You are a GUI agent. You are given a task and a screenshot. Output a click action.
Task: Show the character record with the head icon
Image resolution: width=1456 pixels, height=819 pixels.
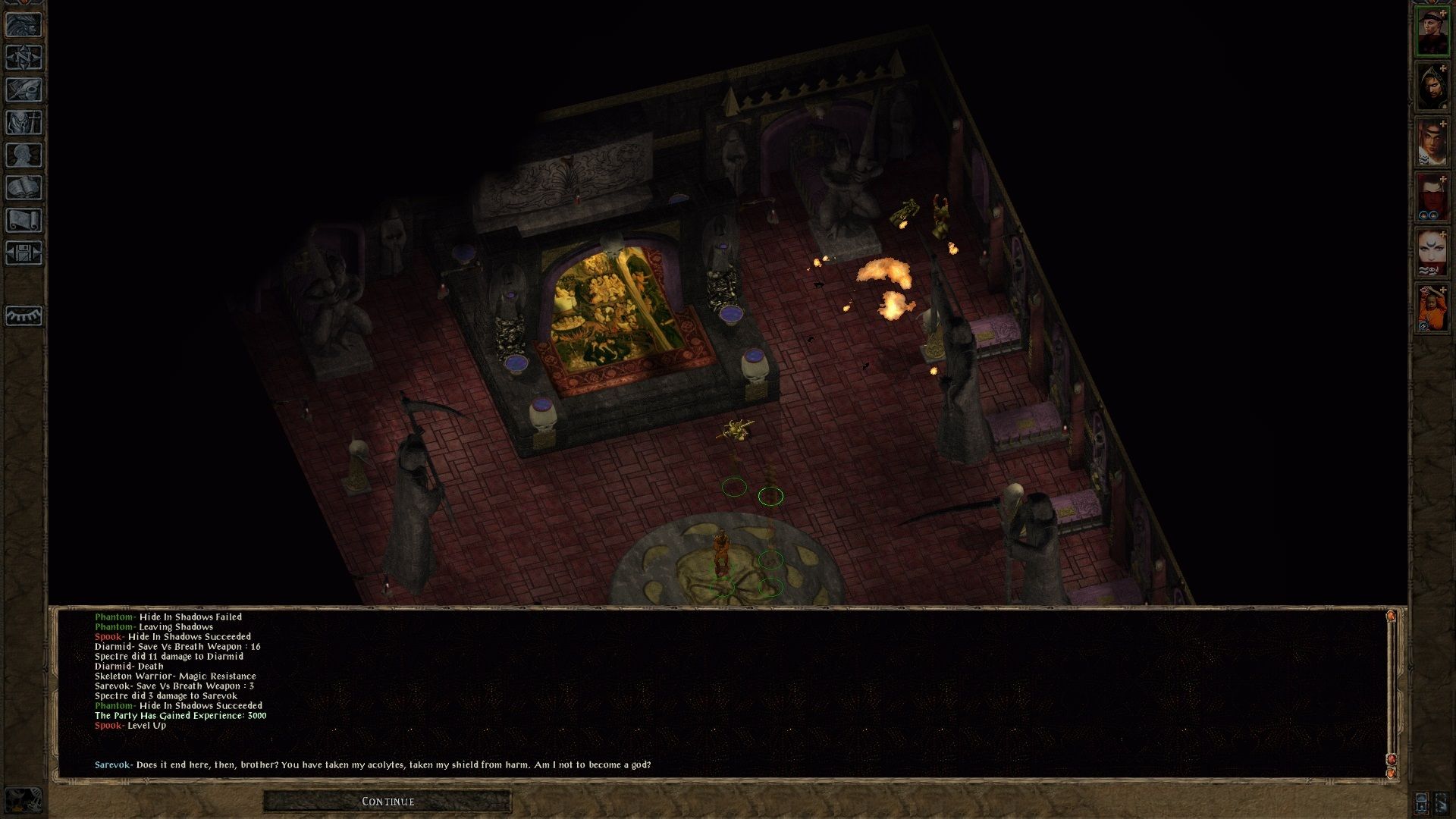[24, 155]
